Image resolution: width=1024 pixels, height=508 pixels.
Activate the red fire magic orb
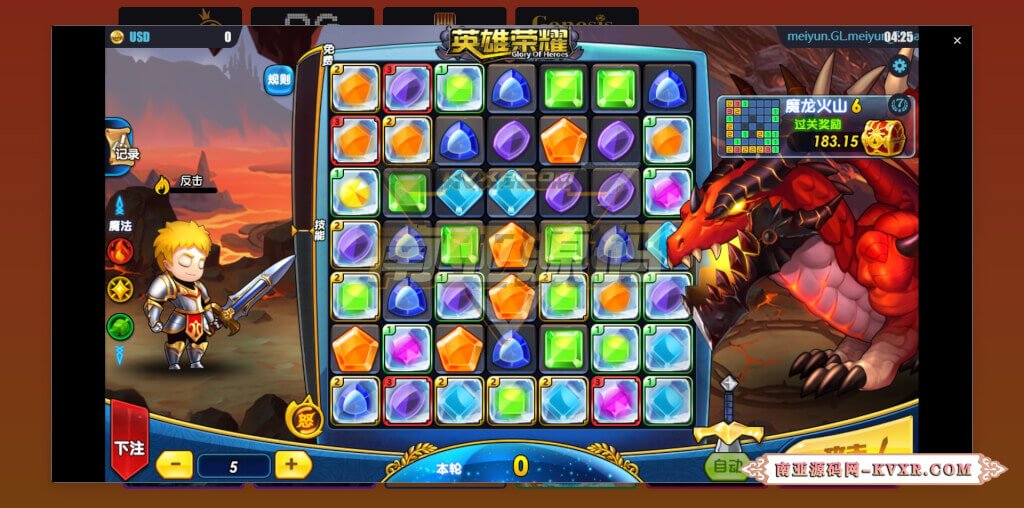pos(120,251)
